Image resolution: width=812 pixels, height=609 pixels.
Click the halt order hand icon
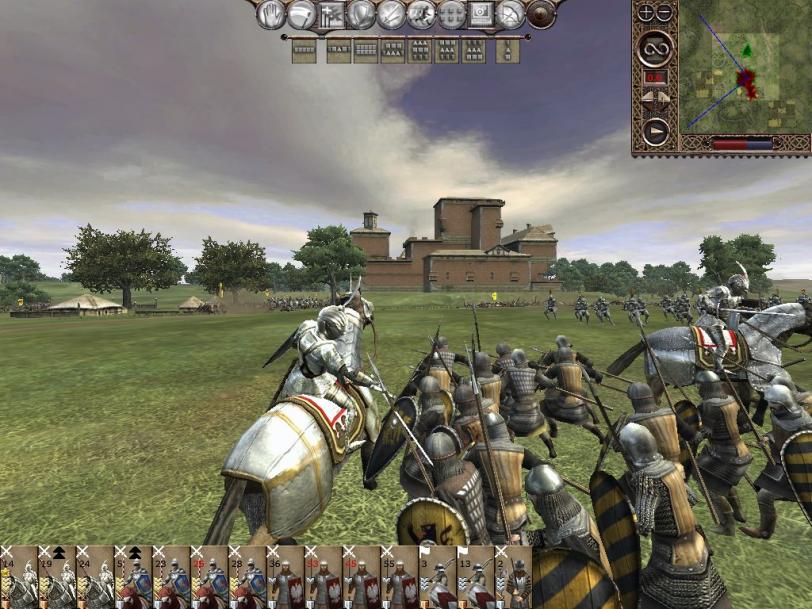pos(271,14)
